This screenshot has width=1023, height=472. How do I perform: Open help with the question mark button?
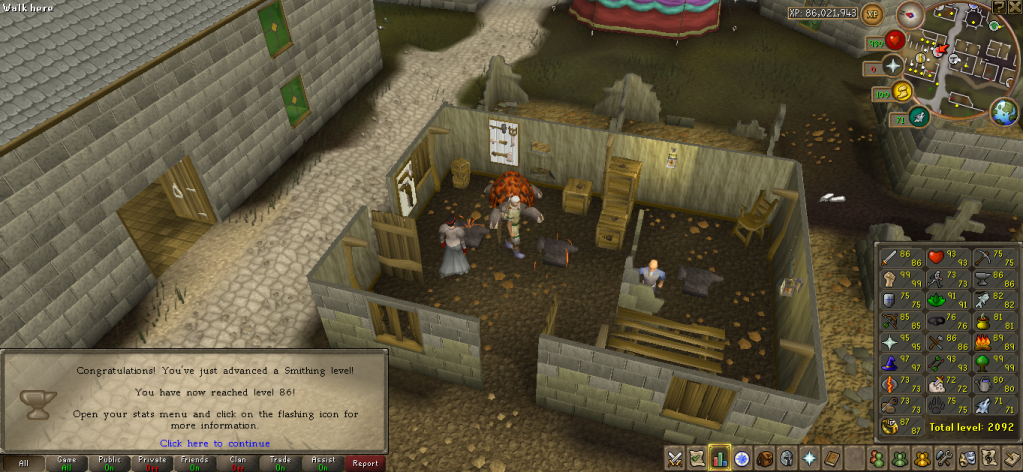(x=1000, y=7)
